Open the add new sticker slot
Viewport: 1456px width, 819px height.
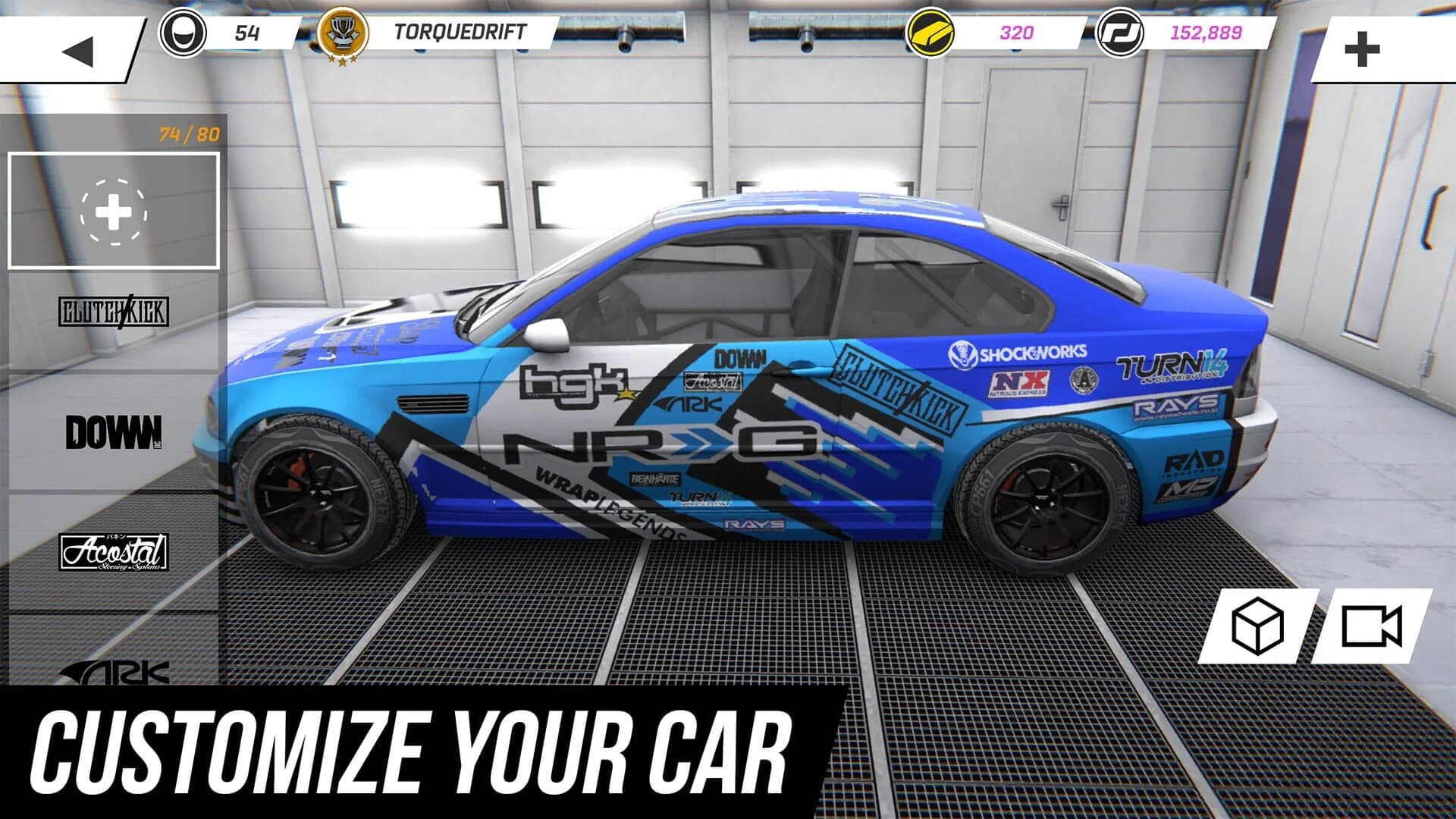[114, 212]
